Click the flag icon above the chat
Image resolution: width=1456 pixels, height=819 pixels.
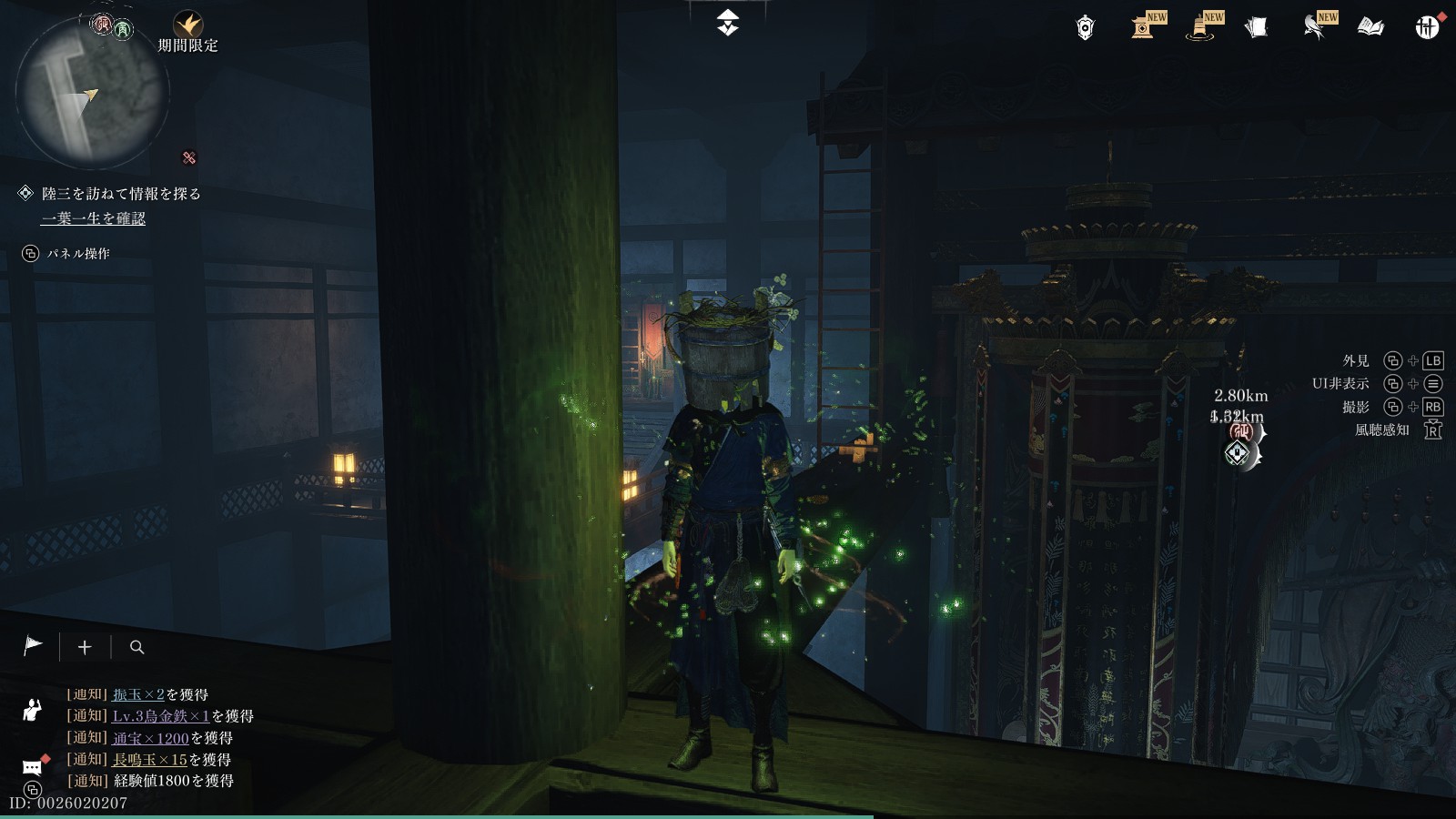33,646
